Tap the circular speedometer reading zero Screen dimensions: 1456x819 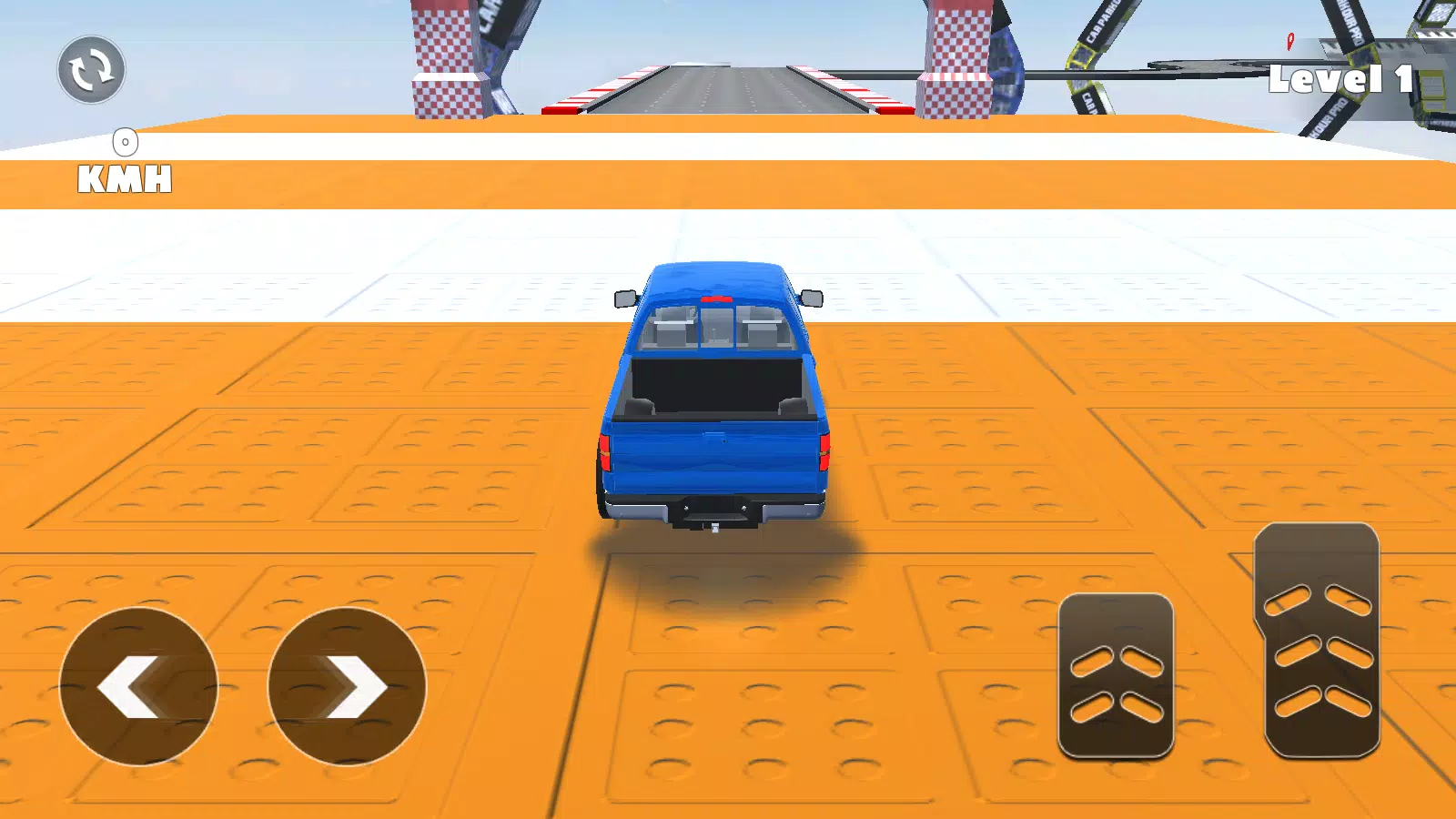click(x=125, y=141)
